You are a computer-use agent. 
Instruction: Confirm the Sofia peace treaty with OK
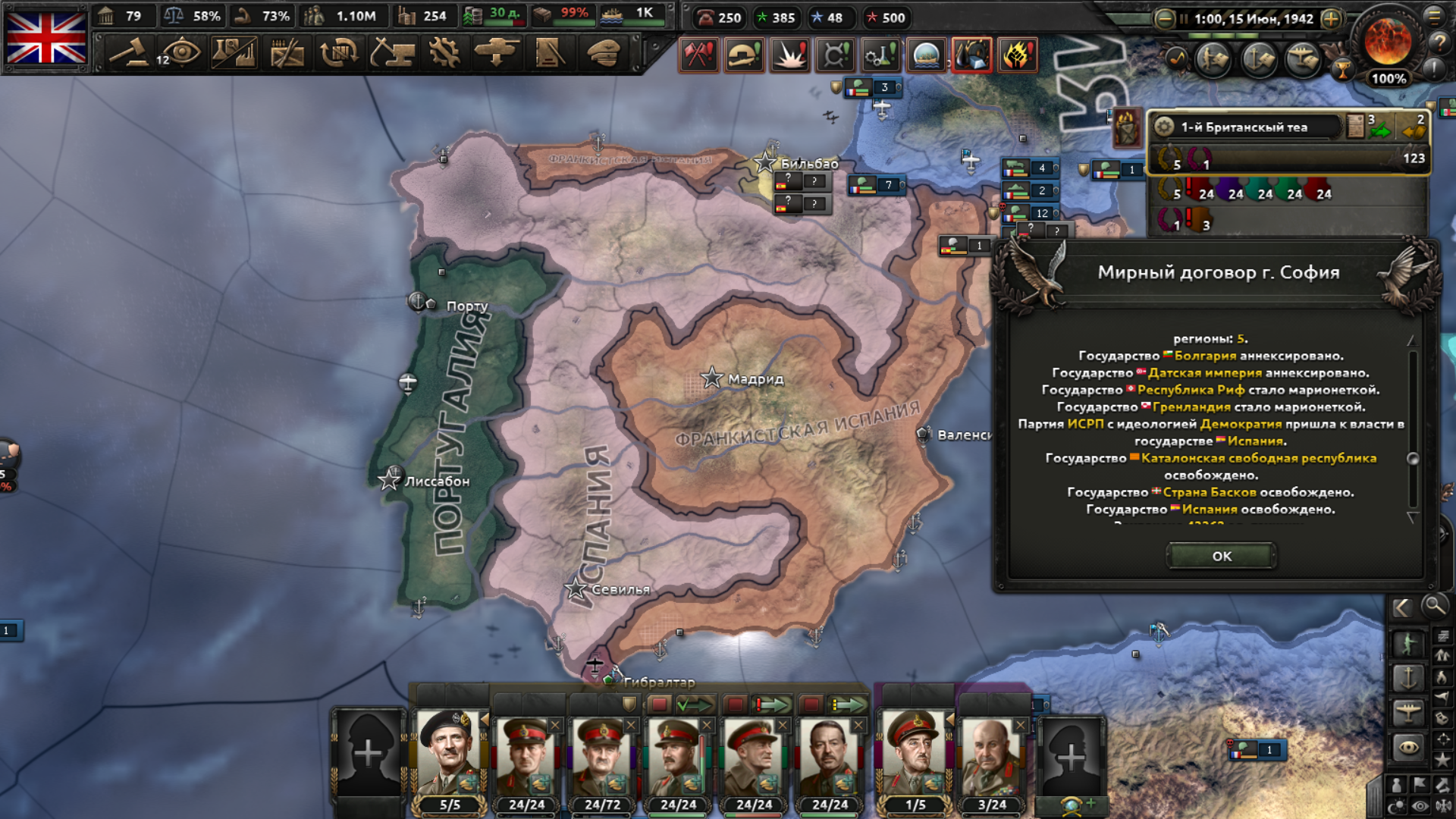pos(1221,556)
